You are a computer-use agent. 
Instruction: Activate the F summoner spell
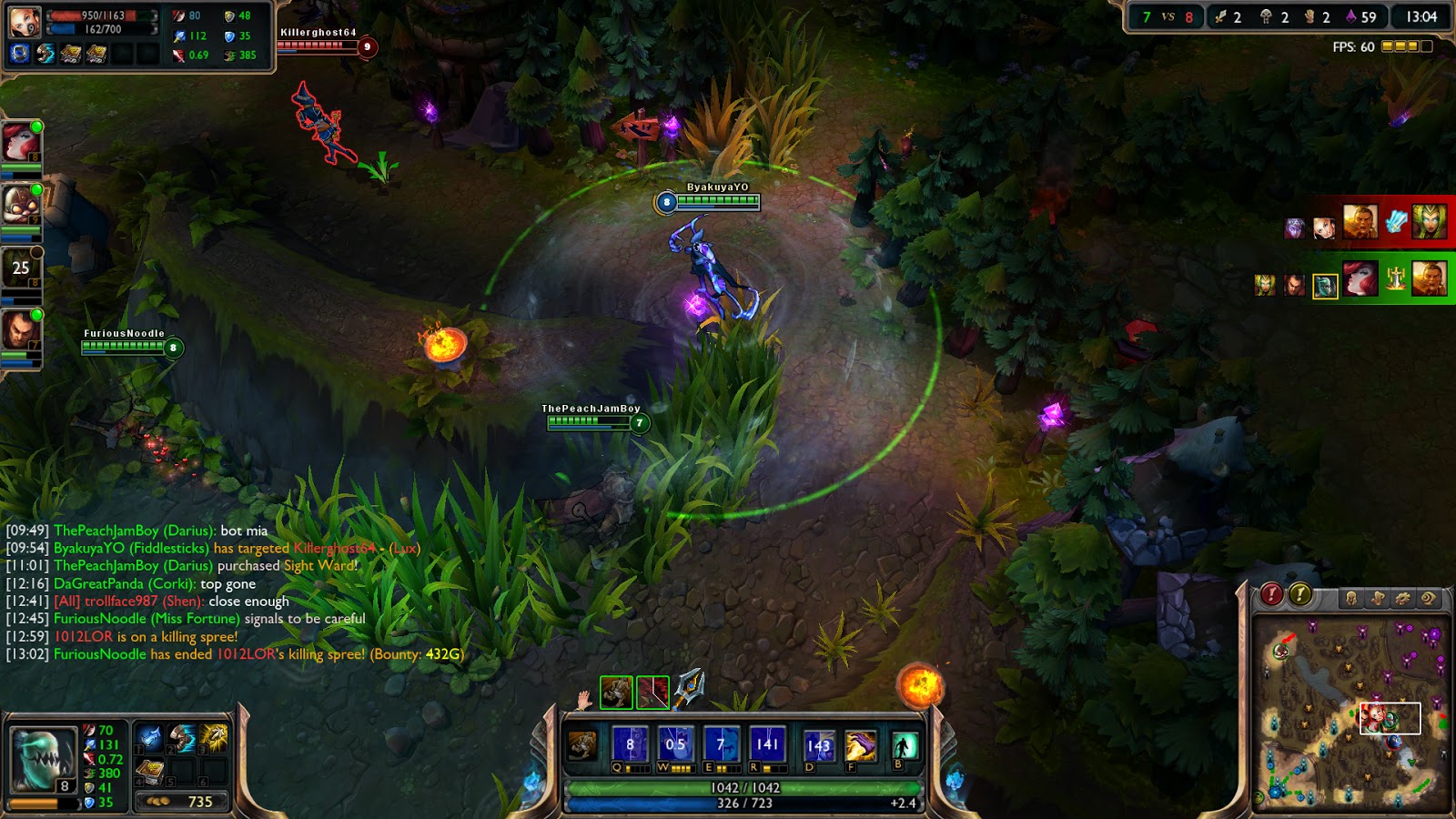(x=859, y=746)
